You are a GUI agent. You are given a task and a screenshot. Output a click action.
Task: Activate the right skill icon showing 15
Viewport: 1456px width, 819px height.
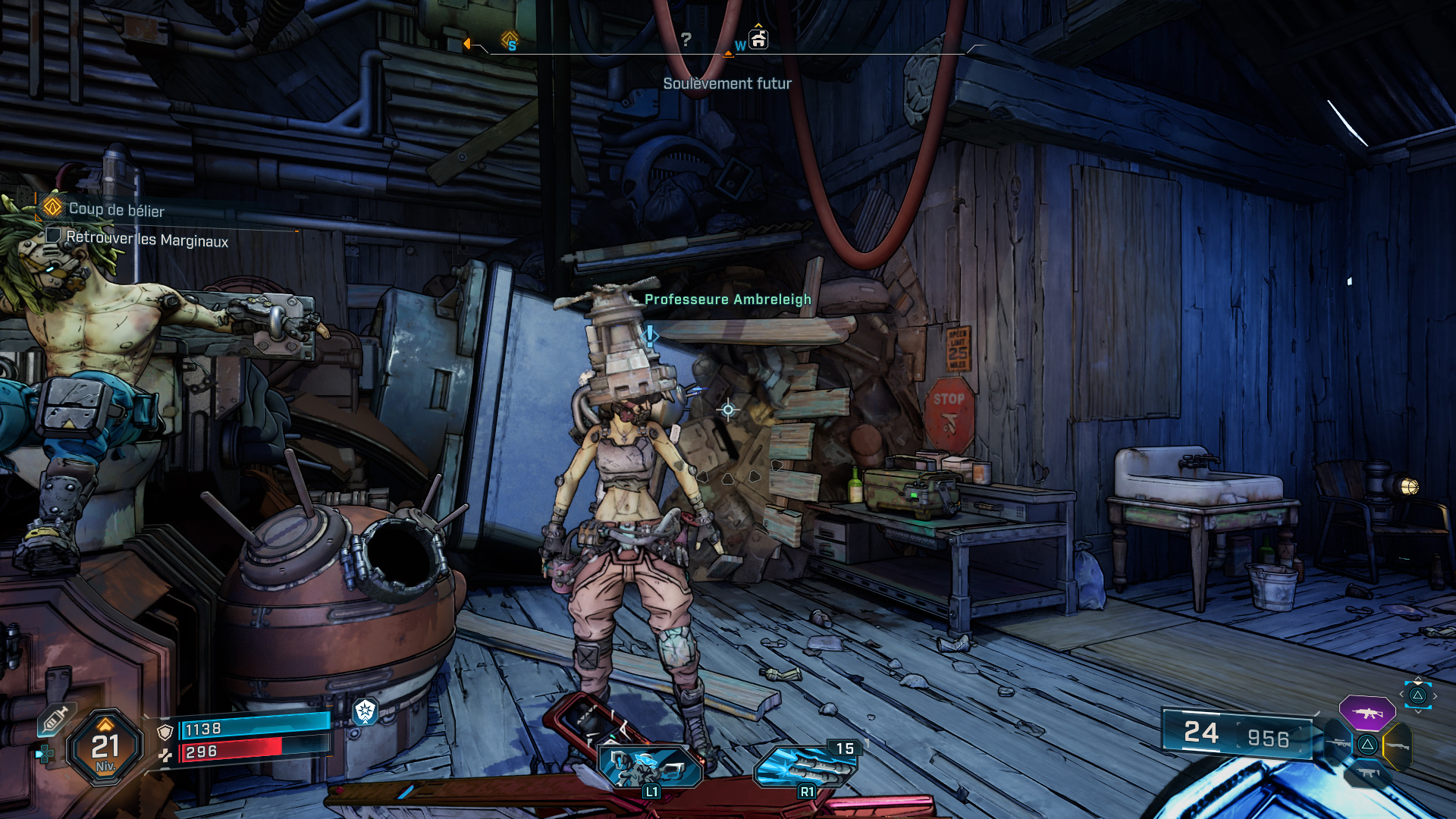click(806, 766)
